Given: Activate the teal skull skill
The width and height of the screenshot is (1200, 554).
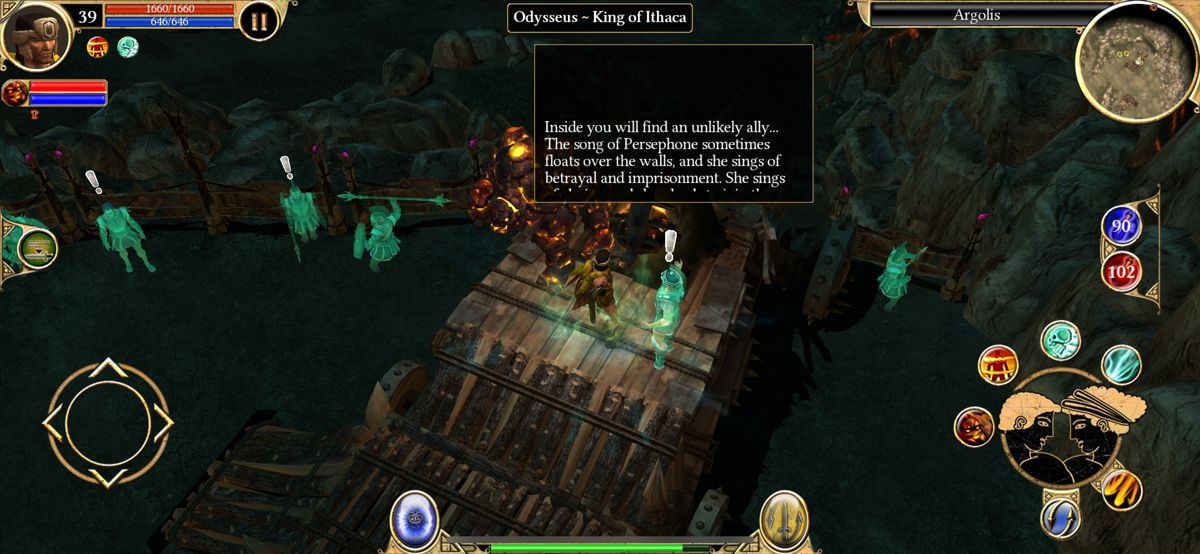Looking at the screenshot, I should coord(1059,340).
